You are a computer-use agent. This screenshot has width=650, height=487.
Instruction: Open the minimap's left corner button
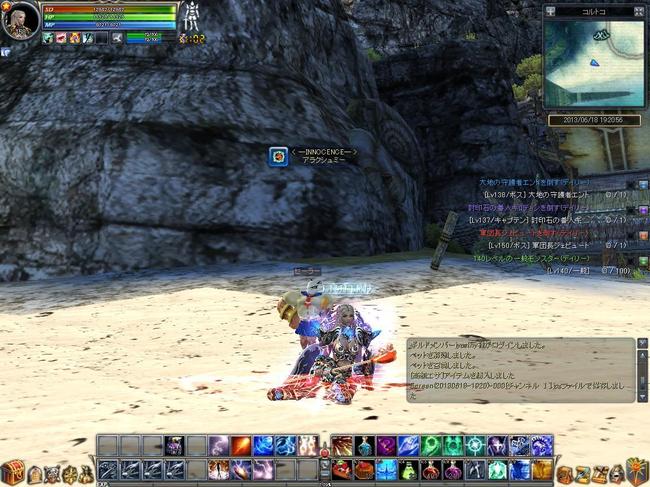(x=551, y=11)
